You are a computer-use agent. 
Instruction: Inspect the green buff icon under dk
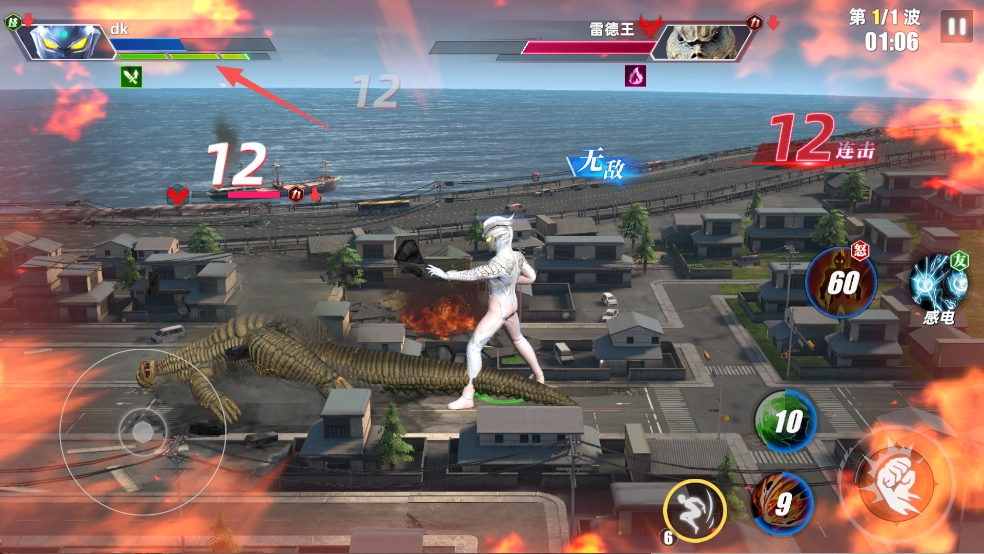click(x=131, y=76)
